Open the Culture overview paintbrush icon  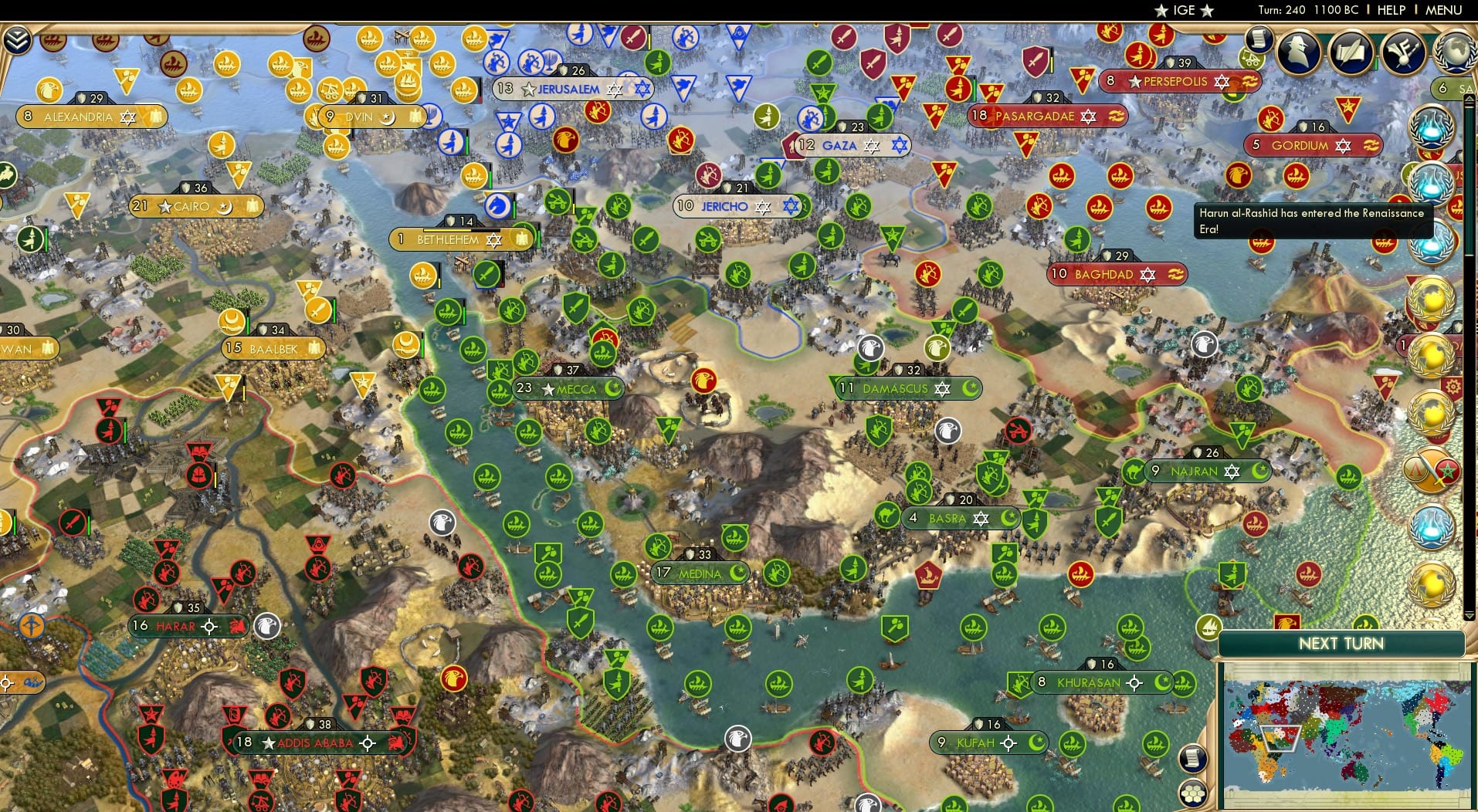1402,52
